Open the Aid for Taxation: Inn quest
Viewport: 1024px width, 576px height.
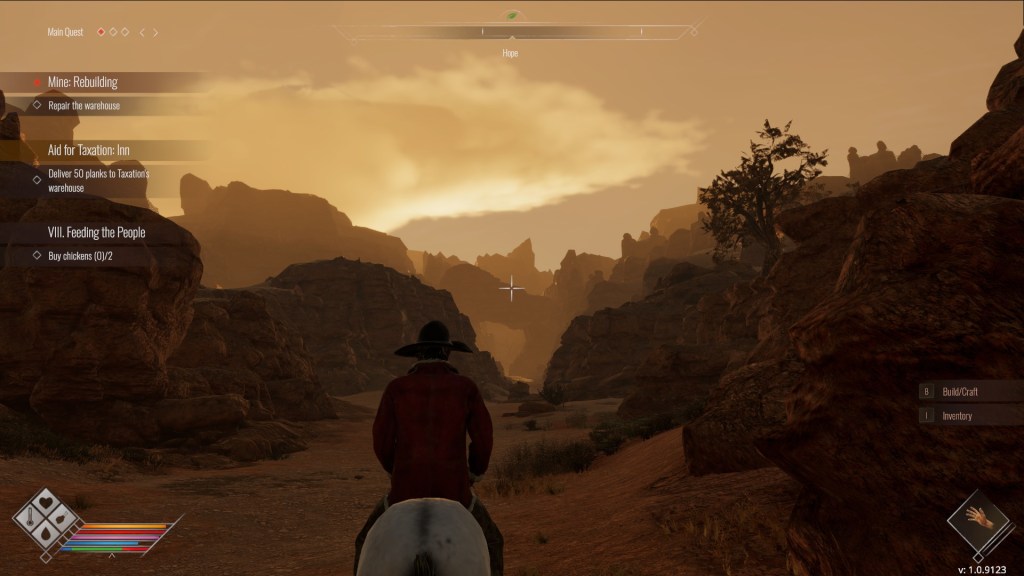89,150
